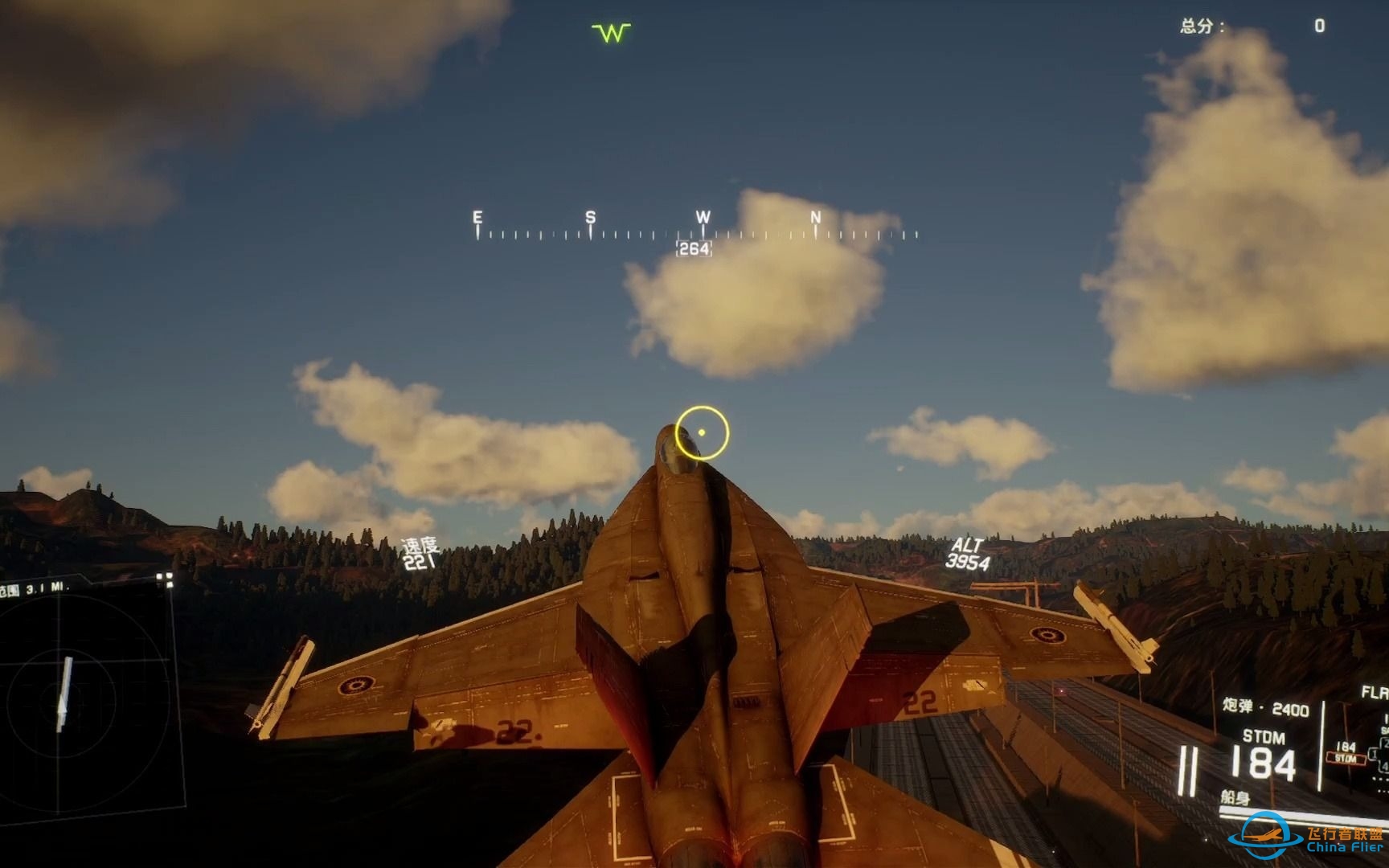Viewport: 1389px width, 868px height.
Task: Click the compass heading tape
Action: tap(696, 233)
